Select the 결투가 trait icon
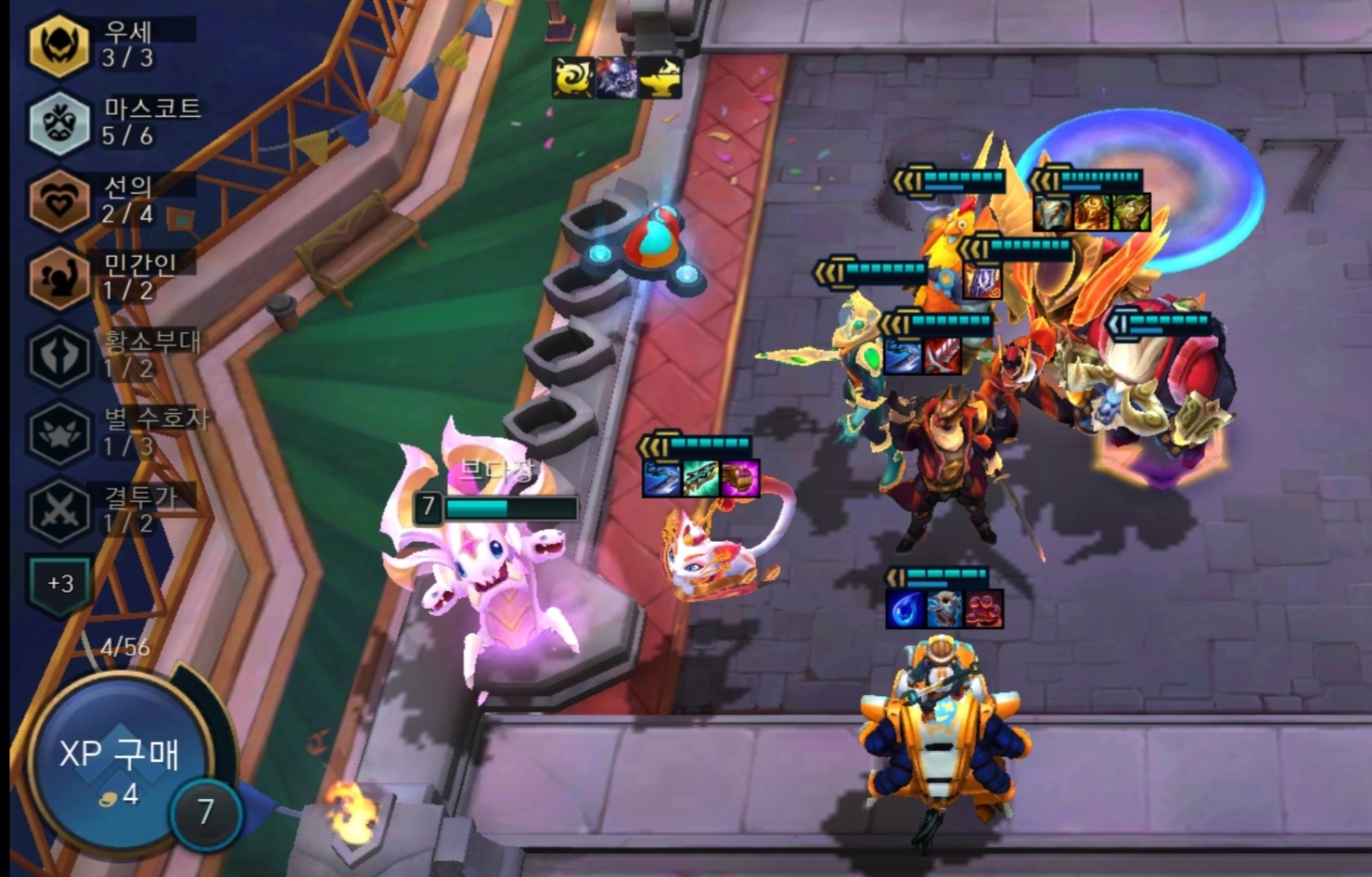 [58, 505]
